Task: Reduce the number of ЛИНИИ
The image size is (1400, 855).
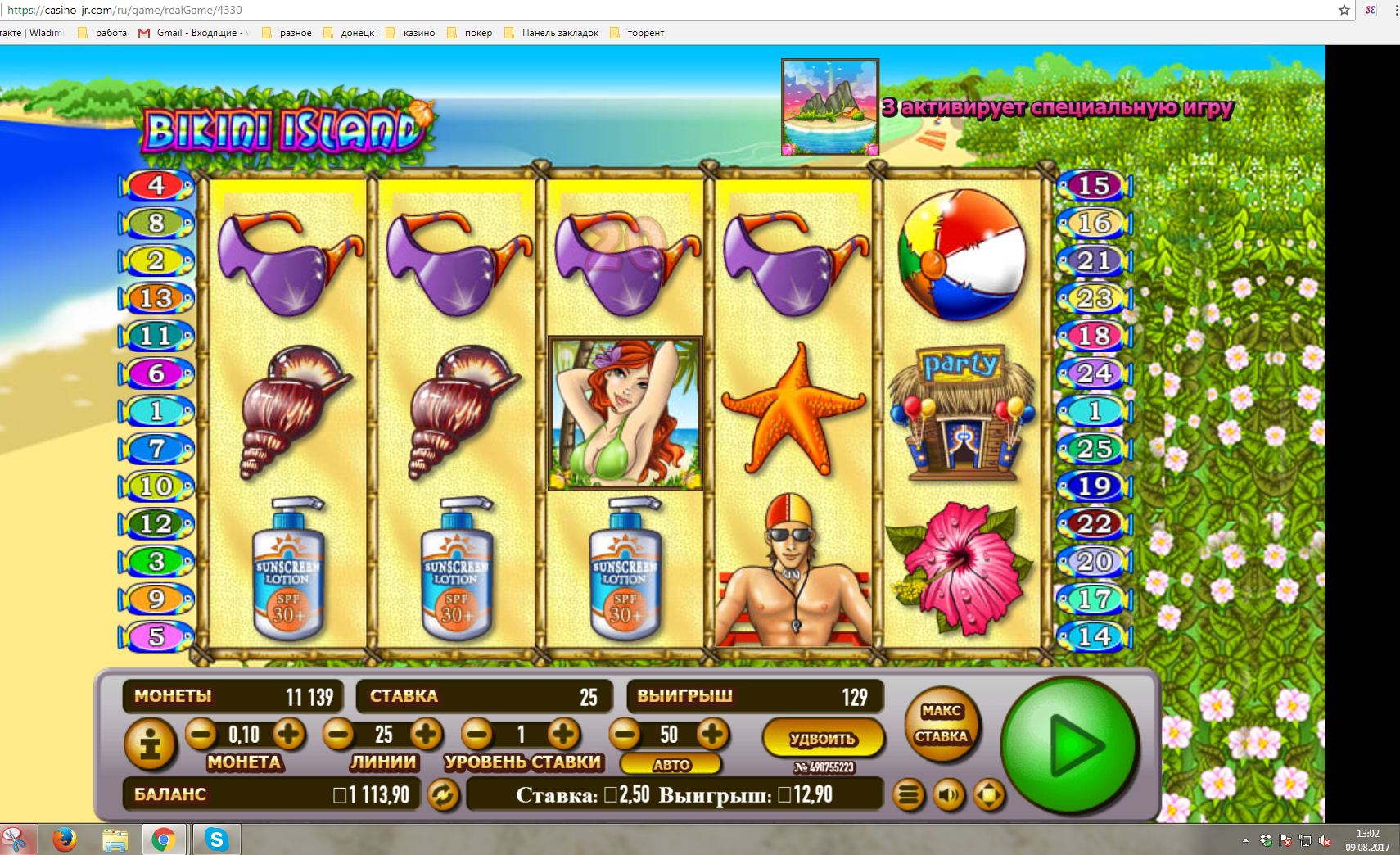Action: tap(338, 734)
